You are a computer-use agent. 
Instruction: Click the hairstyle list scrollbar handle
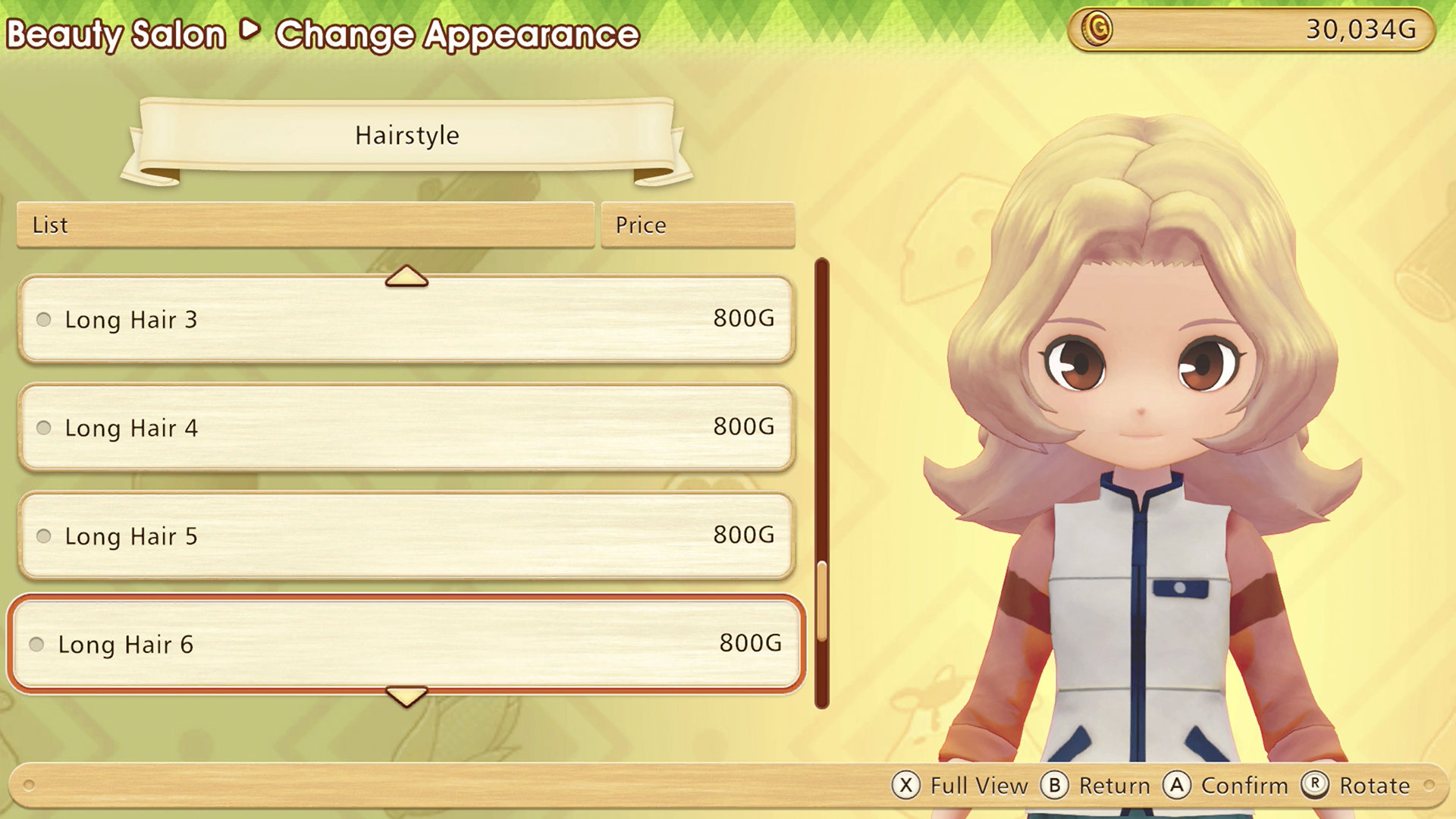(x=822, y=601)
